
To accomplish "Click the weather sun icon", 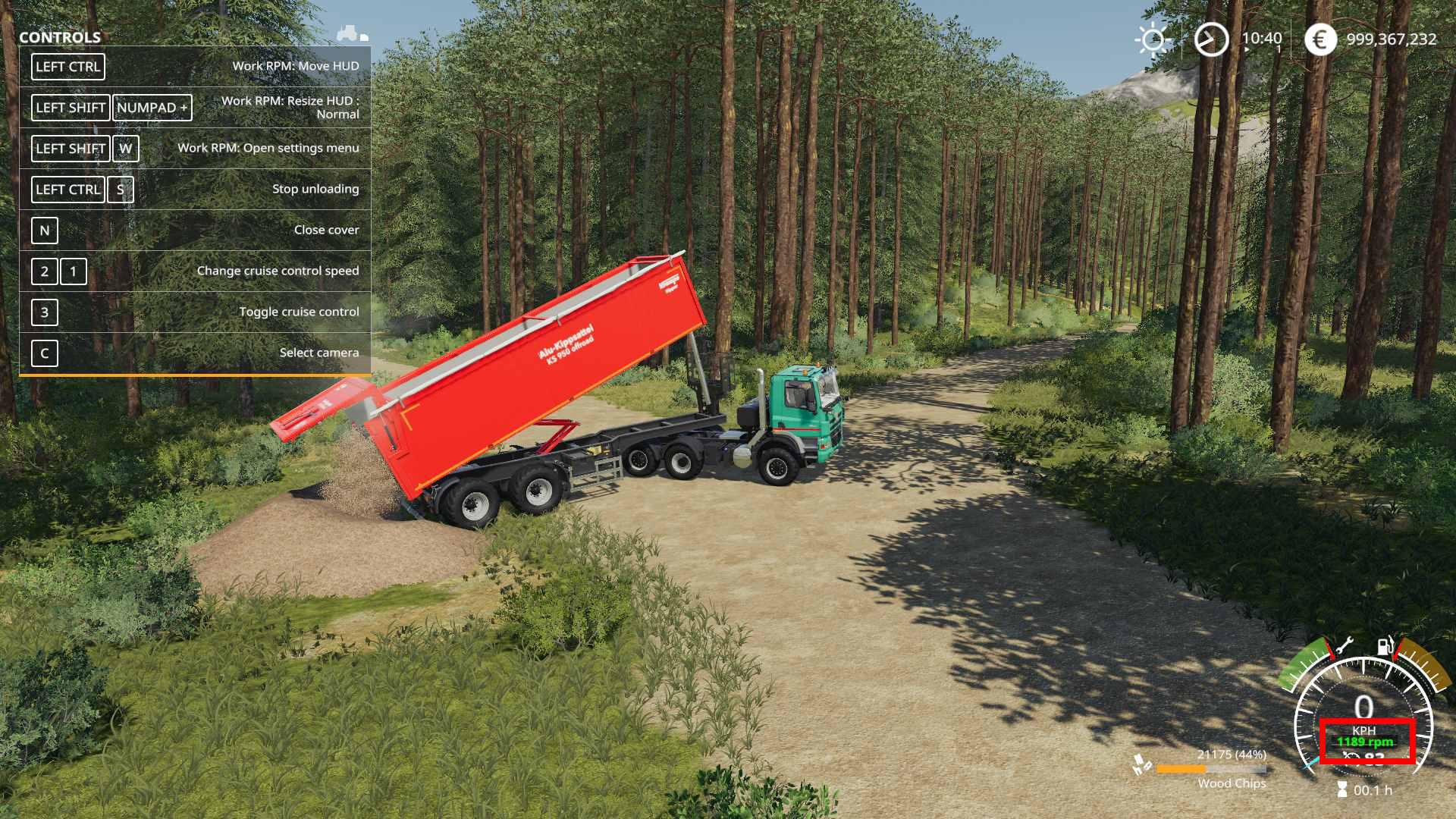I will pyautogui.click(x=1153, y=39).
